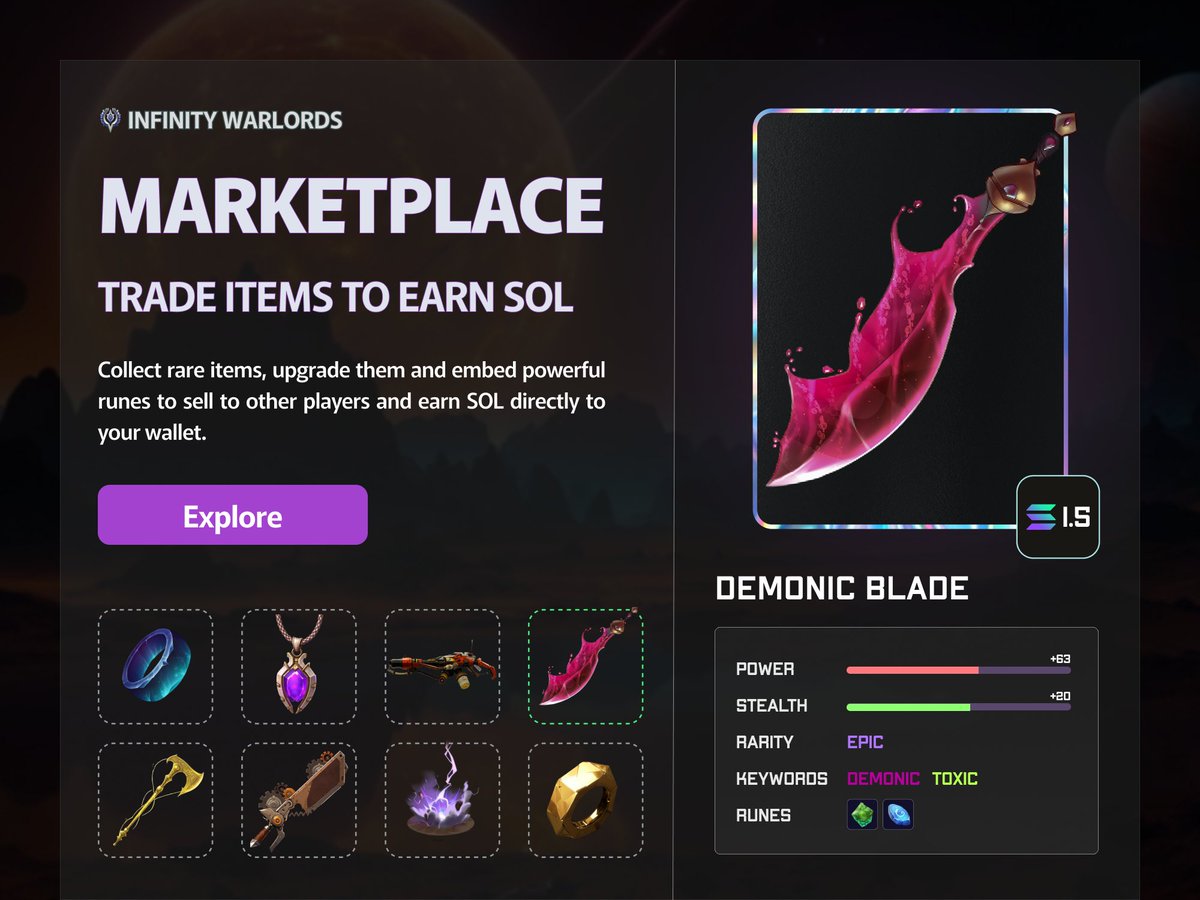Inspect the blue crystal rune icon
1200x900 pixels.
(x=898, y=815)
